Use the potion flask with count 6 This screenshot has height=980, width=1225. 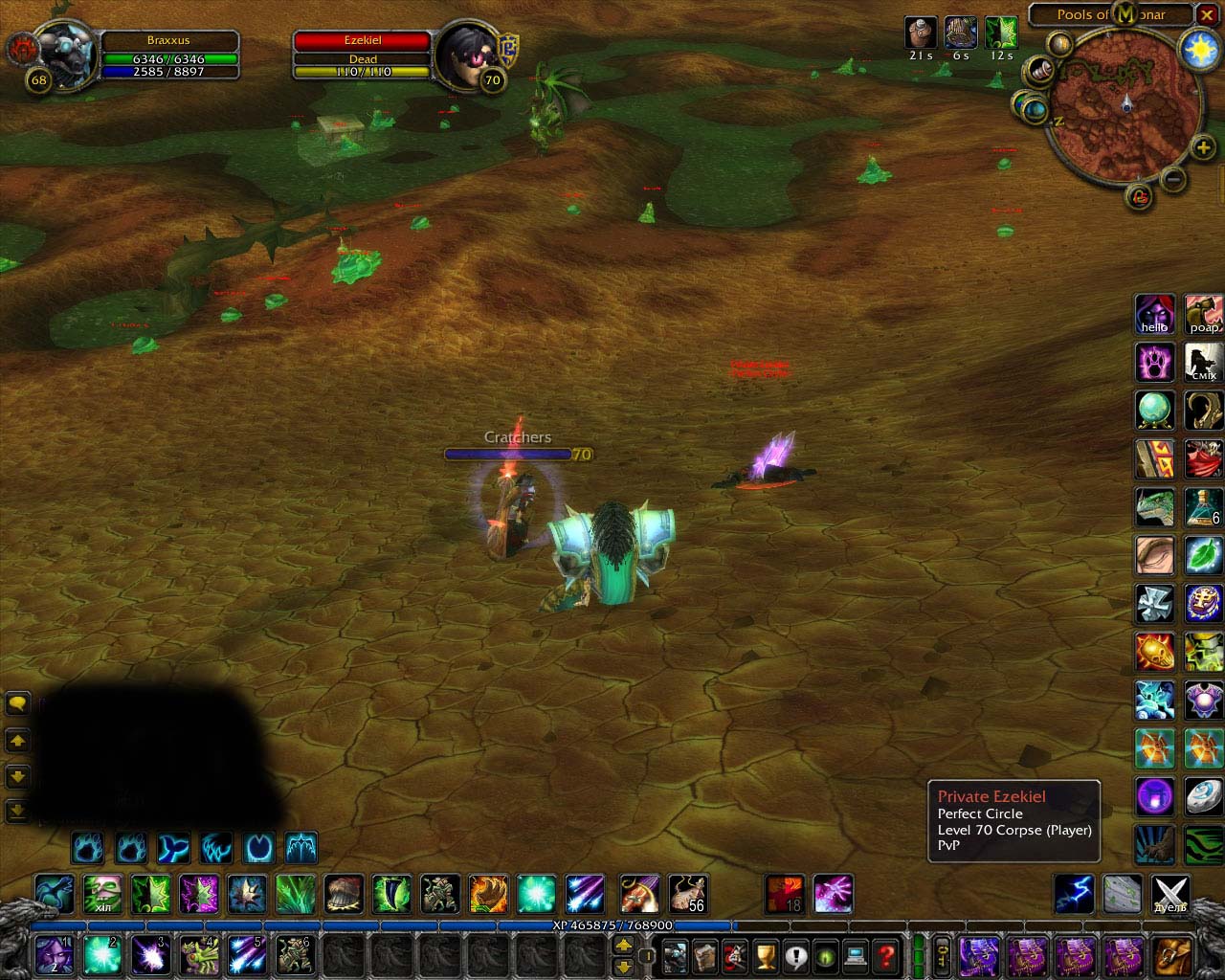(x=1203, y=506)
